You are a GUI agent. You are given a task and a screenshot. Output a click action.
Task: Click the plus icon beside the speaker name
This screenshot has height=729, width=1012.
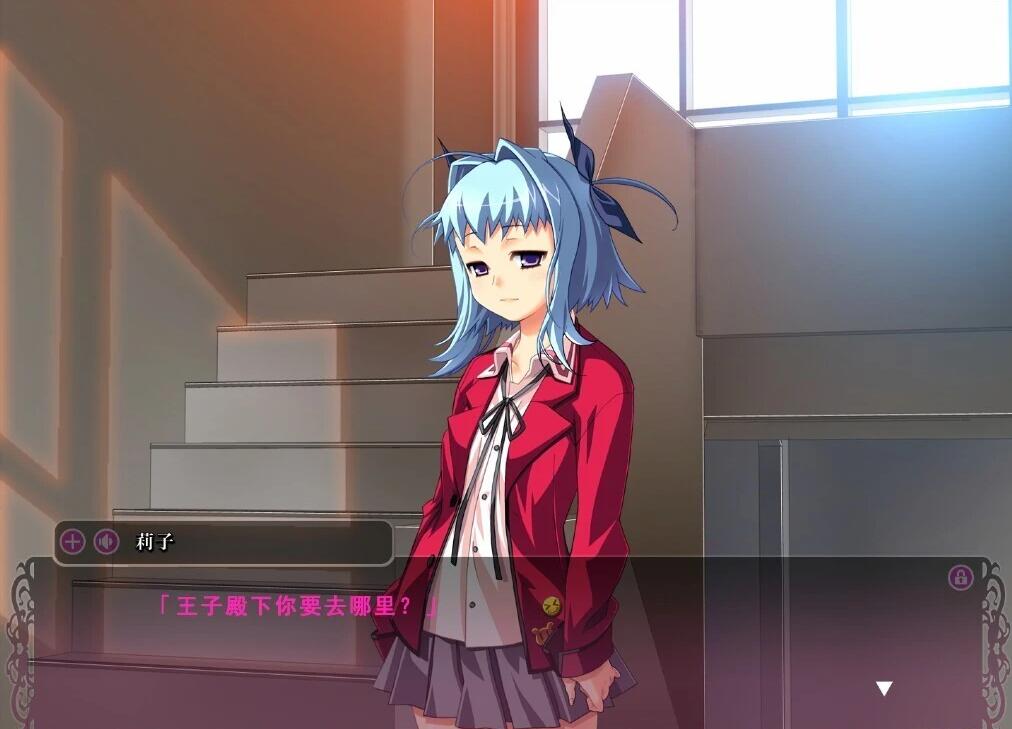pos(73,543)
